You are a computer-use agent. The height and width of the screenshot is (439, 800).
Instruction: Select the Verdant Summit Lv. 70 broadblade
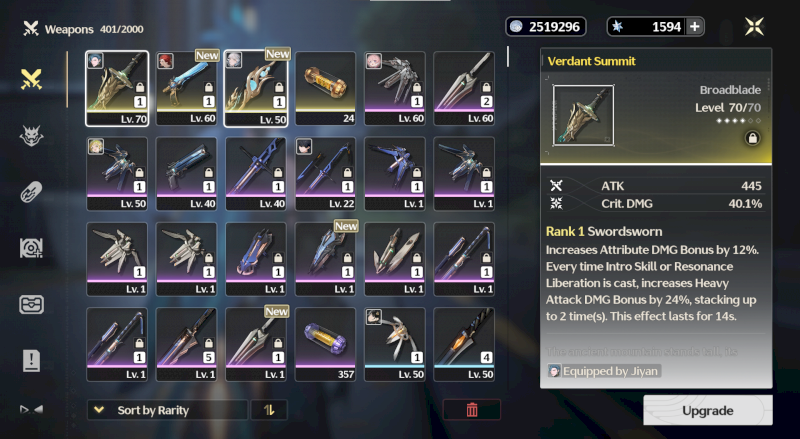pos(117,89)
